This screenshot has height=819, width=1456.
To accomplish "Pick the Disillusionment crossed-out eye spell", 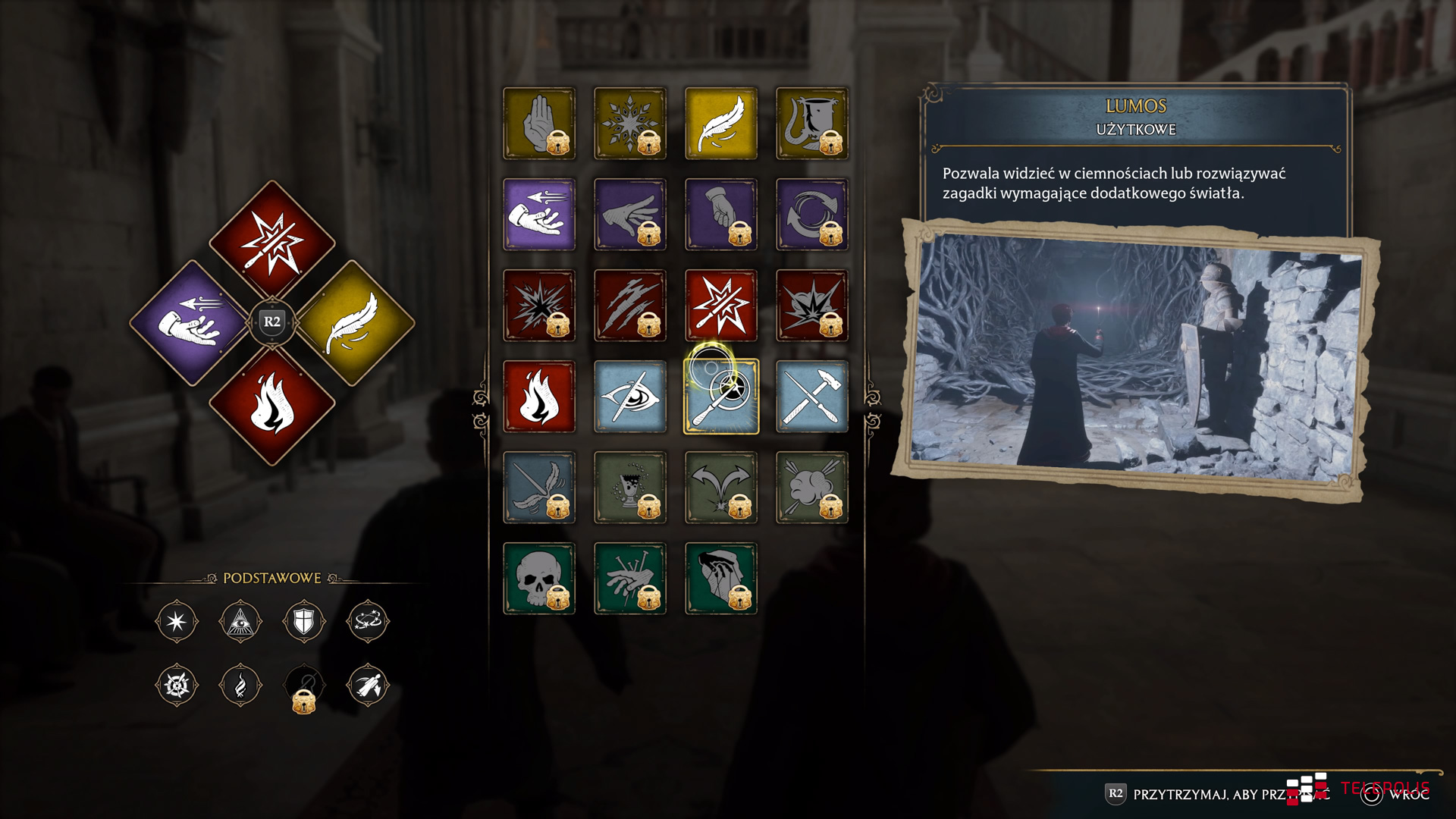I will tap(629, 397).
